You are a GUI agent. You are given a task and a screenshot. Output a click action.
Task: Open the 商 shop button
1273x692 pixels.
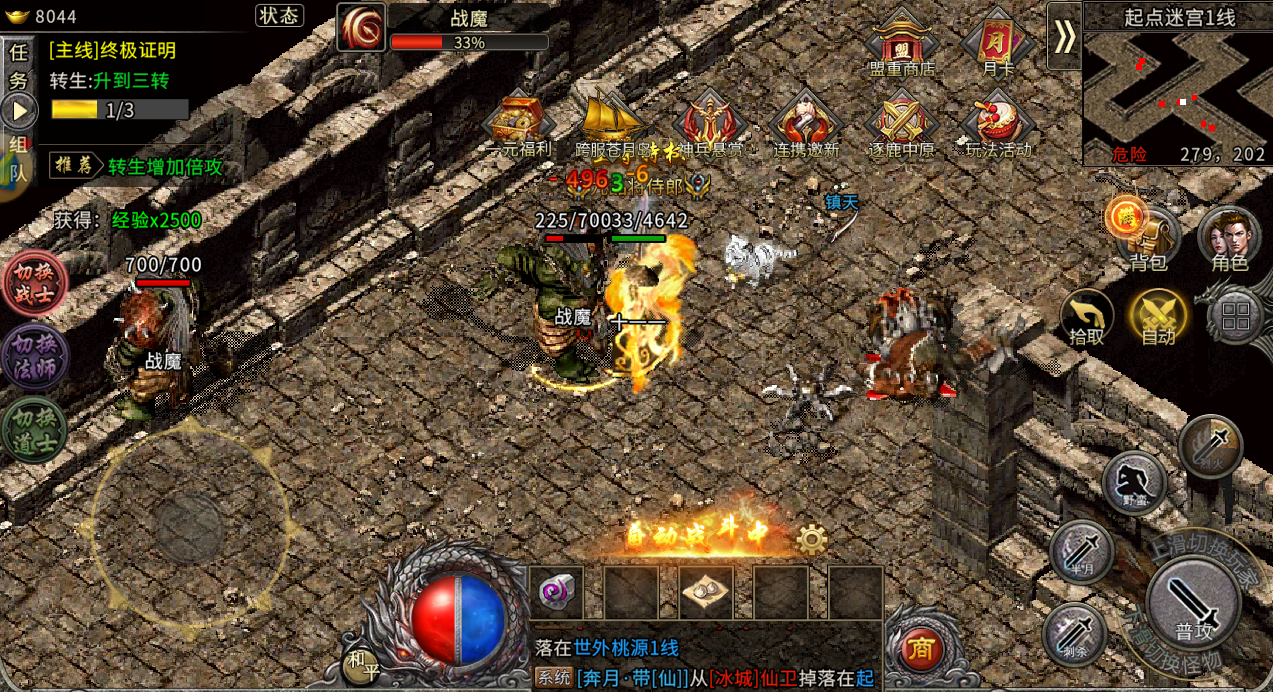tap(922, 649)
